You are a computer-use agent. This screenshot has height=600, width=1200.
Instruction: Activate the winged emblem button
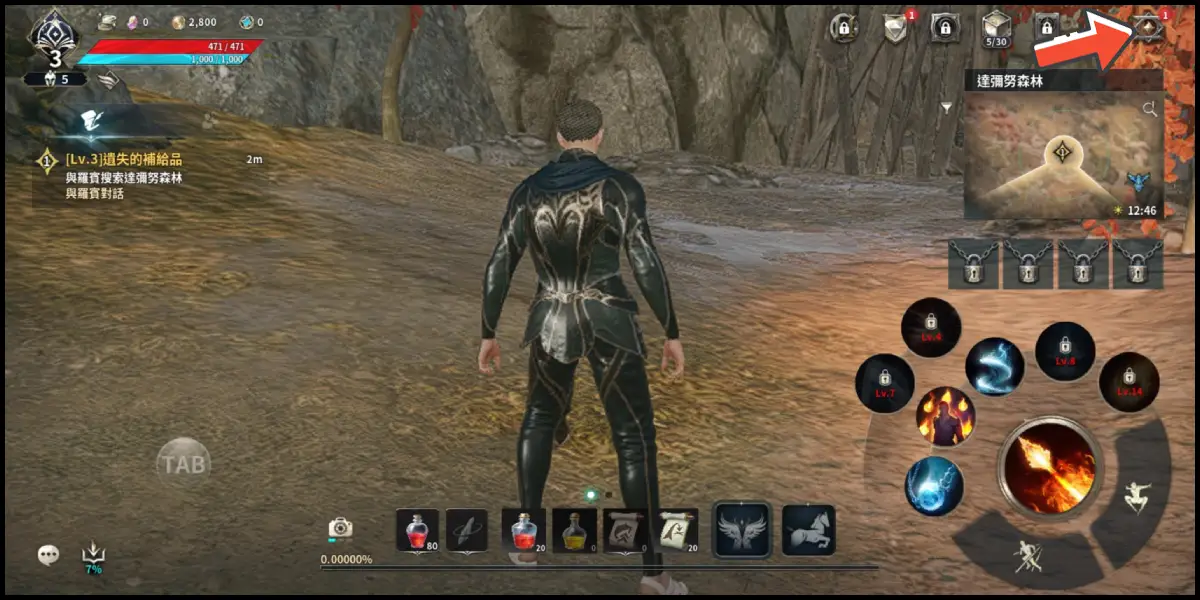741,530
